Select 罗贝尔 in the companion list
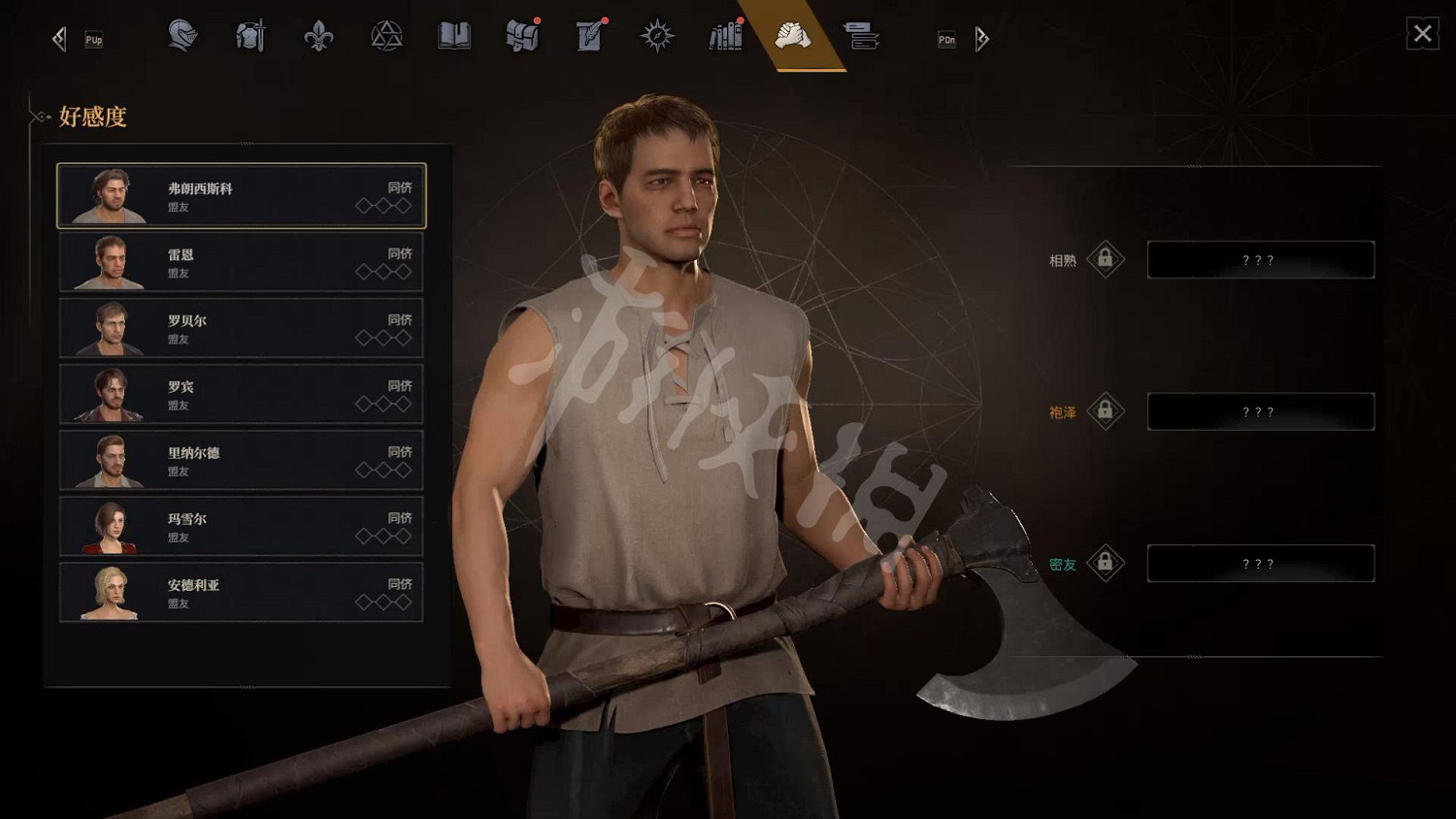The width and height of the screenshot is (1456, 819). [242, 328]
